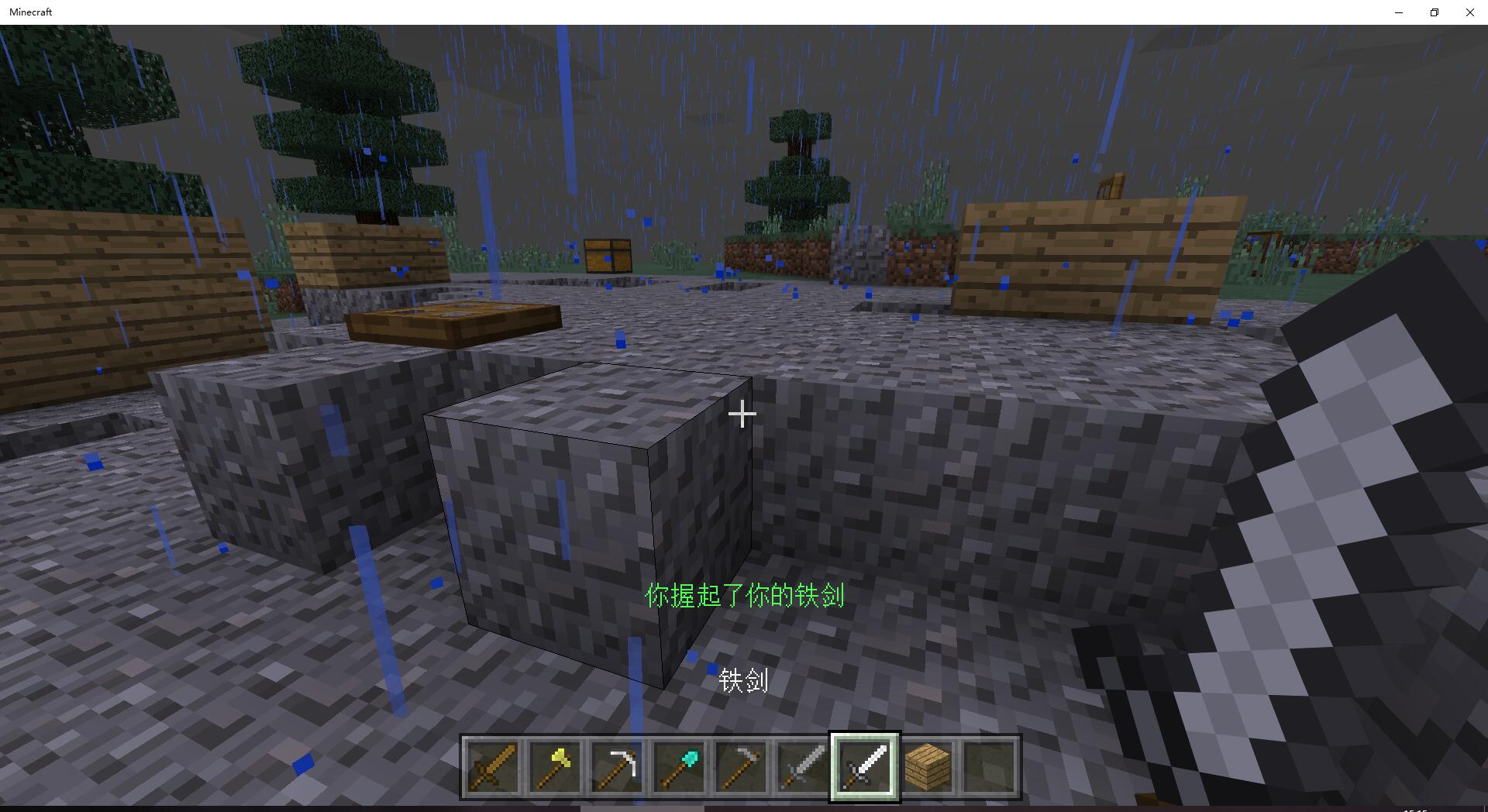Choose the iron pickaxe in the hotbar
This screenshot has width=1488, height=812.
(x=617, y=767)
